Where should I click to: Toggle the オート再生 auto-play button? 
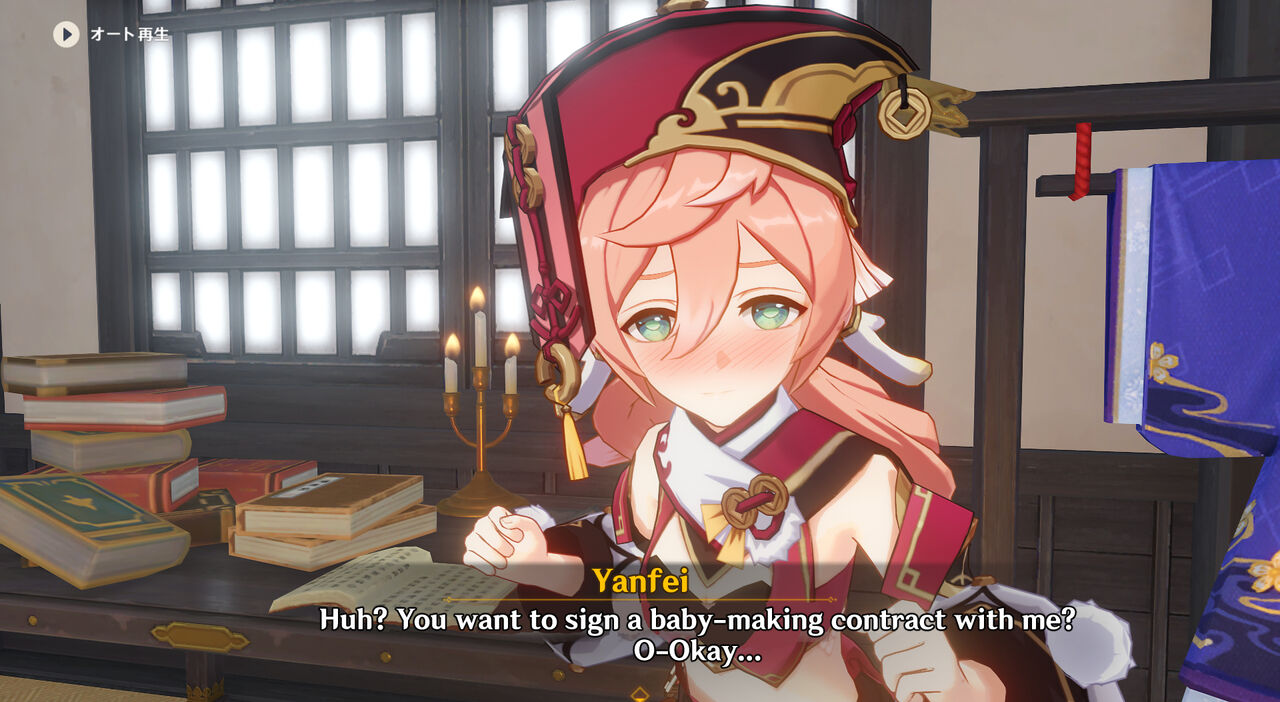pyautogui.click(x=66, y=35)
